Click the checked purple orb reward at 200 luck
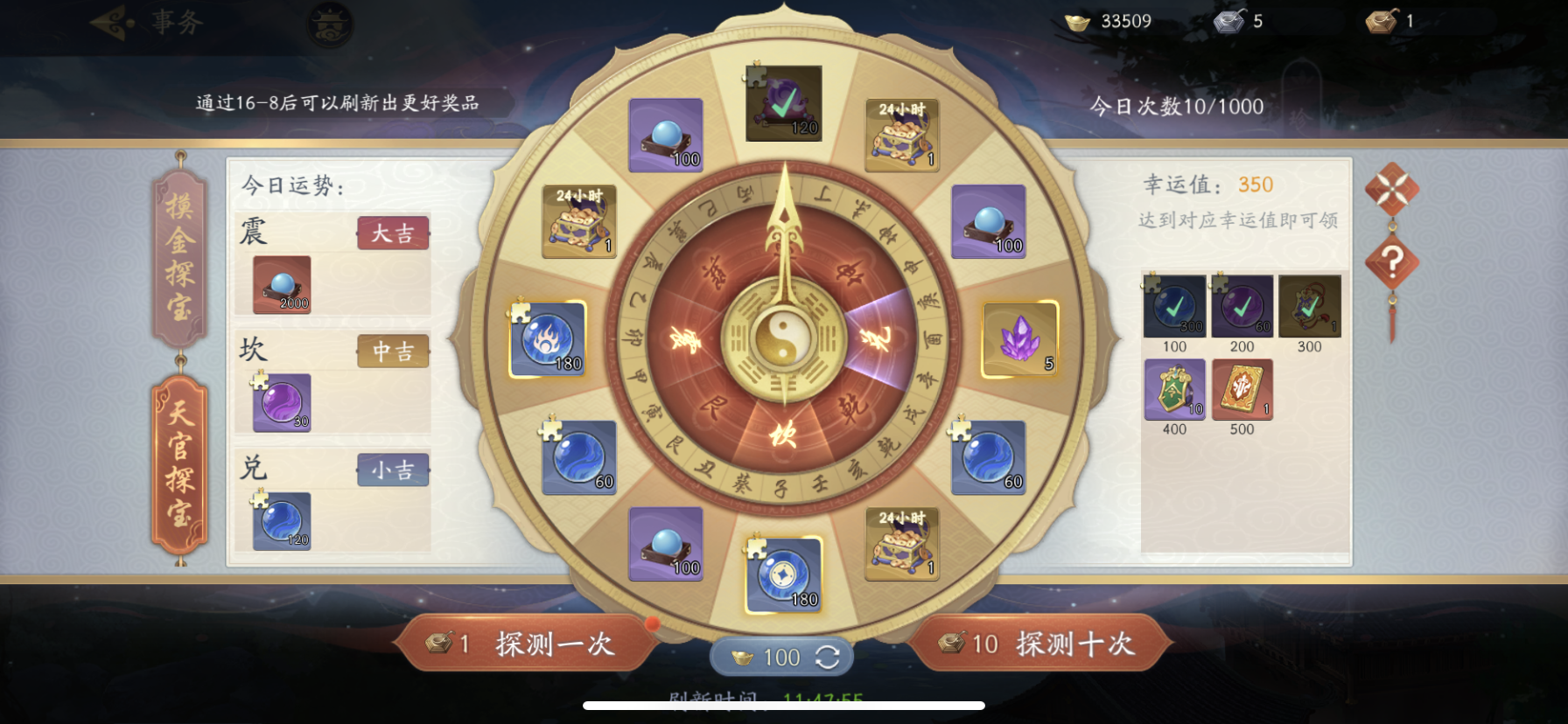Image resolution: width=1568 pixels, height=724 pixels. (x=1242, y=308)
